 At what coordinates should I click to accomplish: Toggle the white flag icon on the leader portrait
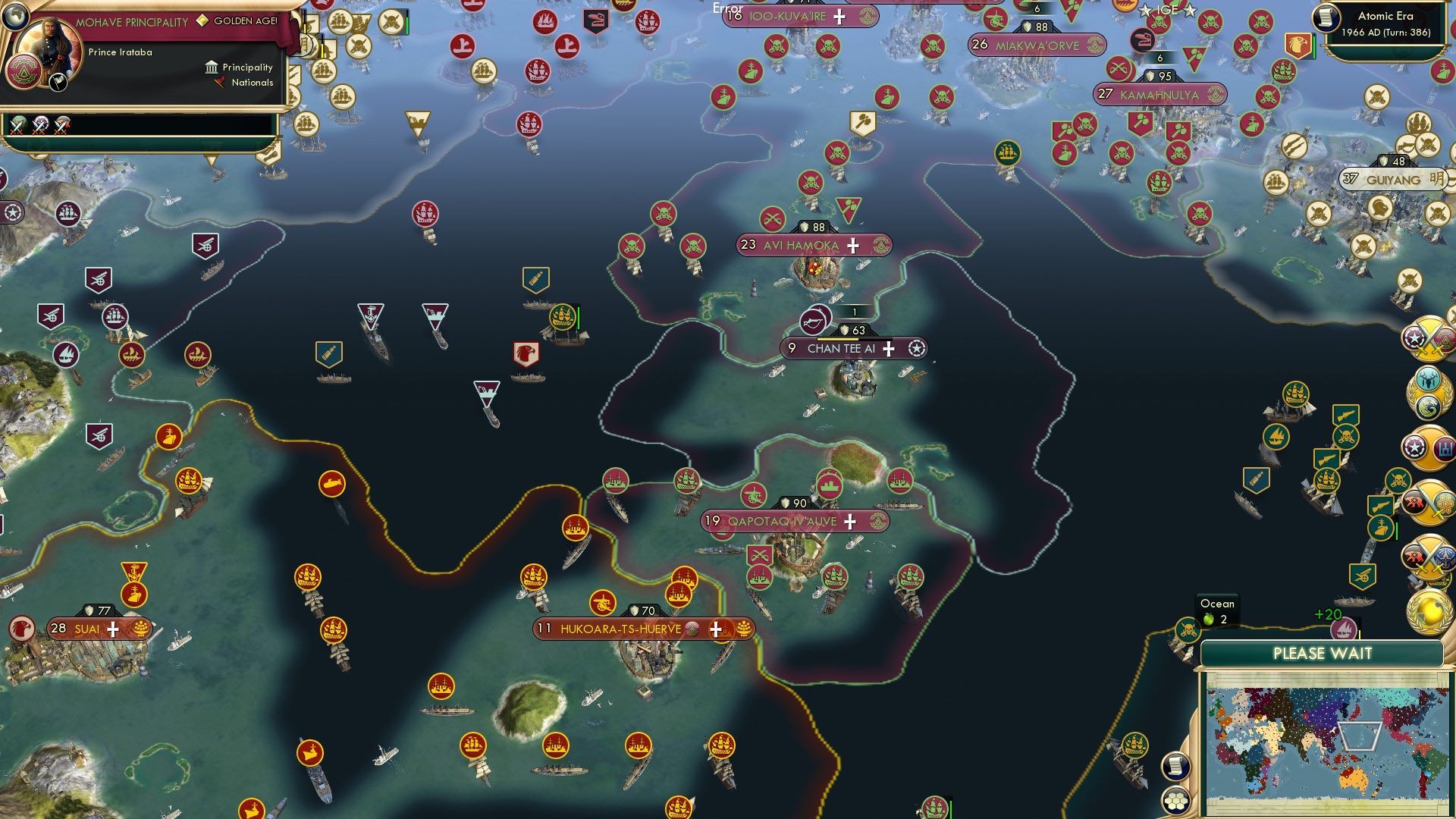pos(58,83)
